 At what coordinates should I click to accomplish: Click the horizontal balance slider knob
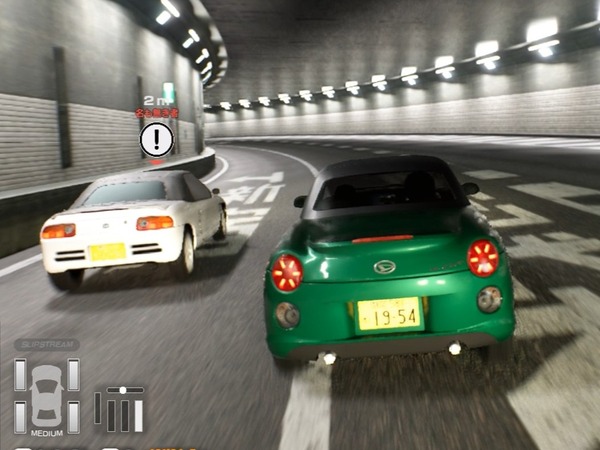click(123, 390)
